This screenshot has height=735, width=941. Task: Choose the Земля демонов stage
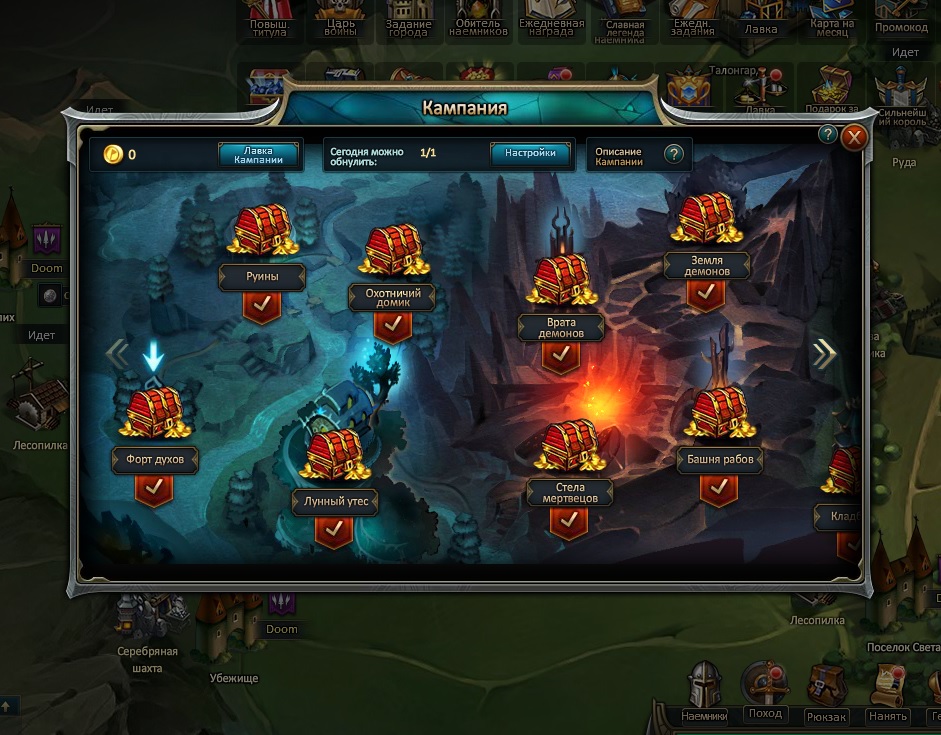coord(706,221)
